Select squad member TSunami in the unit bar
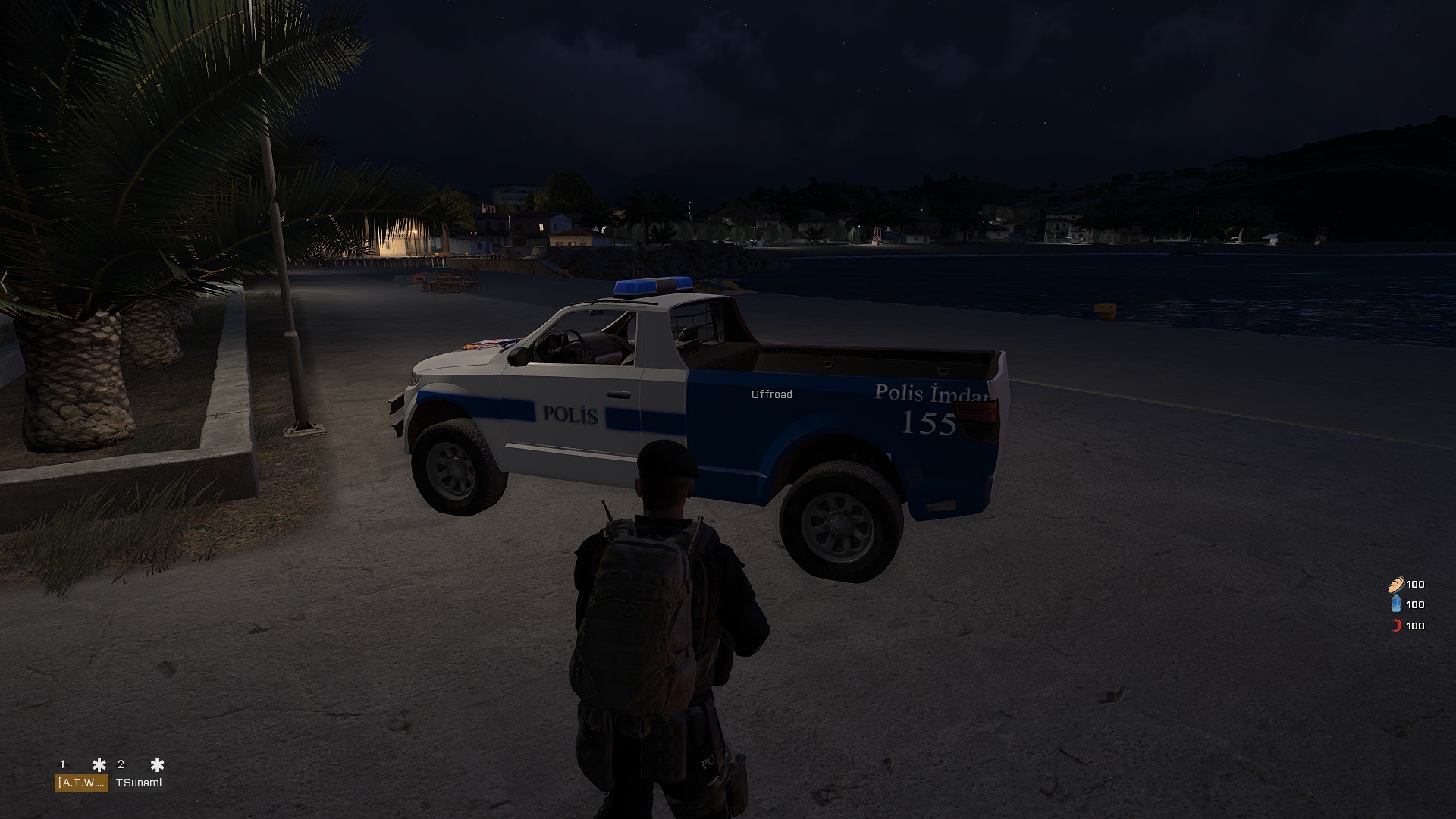Screen dimensions: 1456x819 (139, 783)
